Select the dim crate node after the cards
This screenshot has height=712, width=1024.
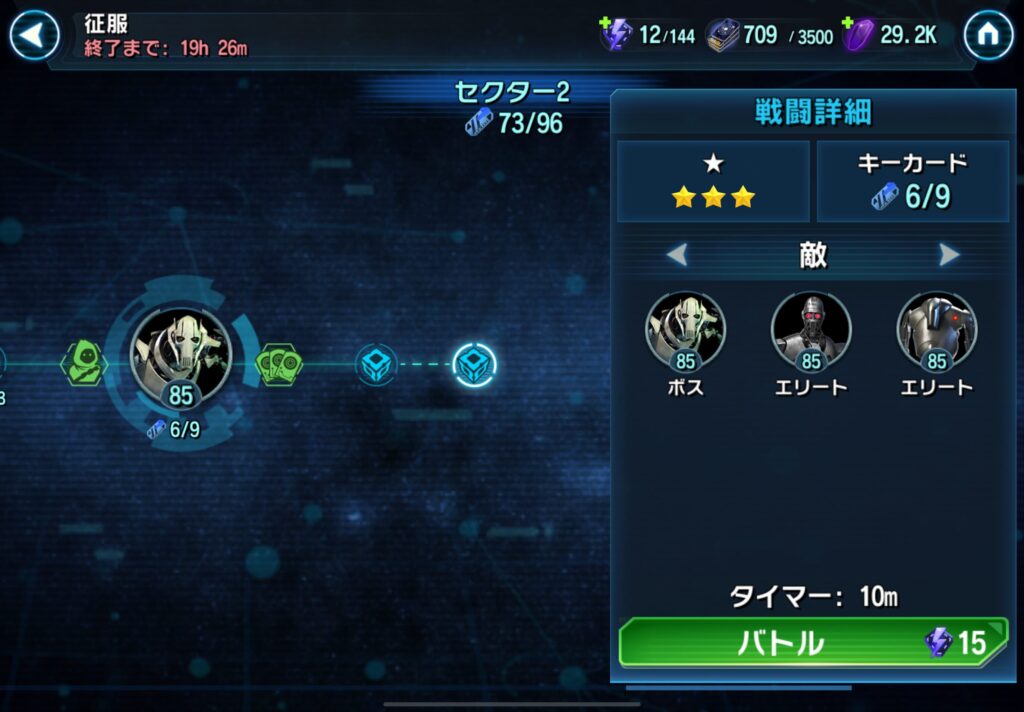pyautogui.click(x=377, y=364)
